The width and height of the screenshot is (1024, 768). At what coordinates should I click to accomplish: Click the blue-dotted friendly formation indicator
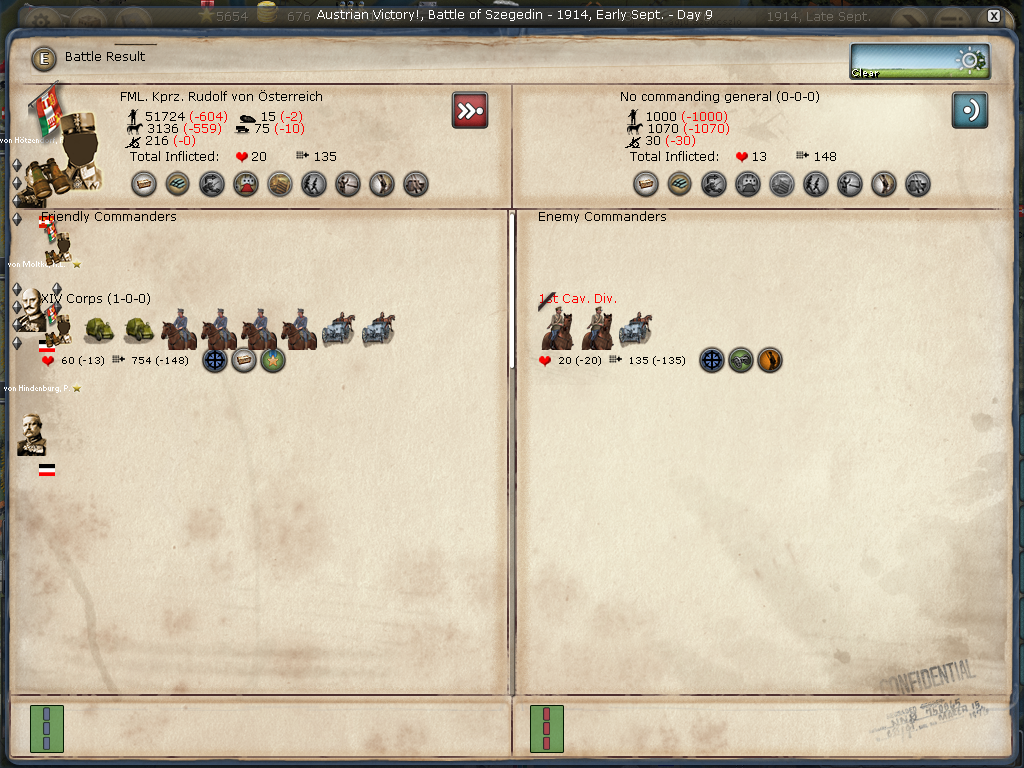pos(47,728)
